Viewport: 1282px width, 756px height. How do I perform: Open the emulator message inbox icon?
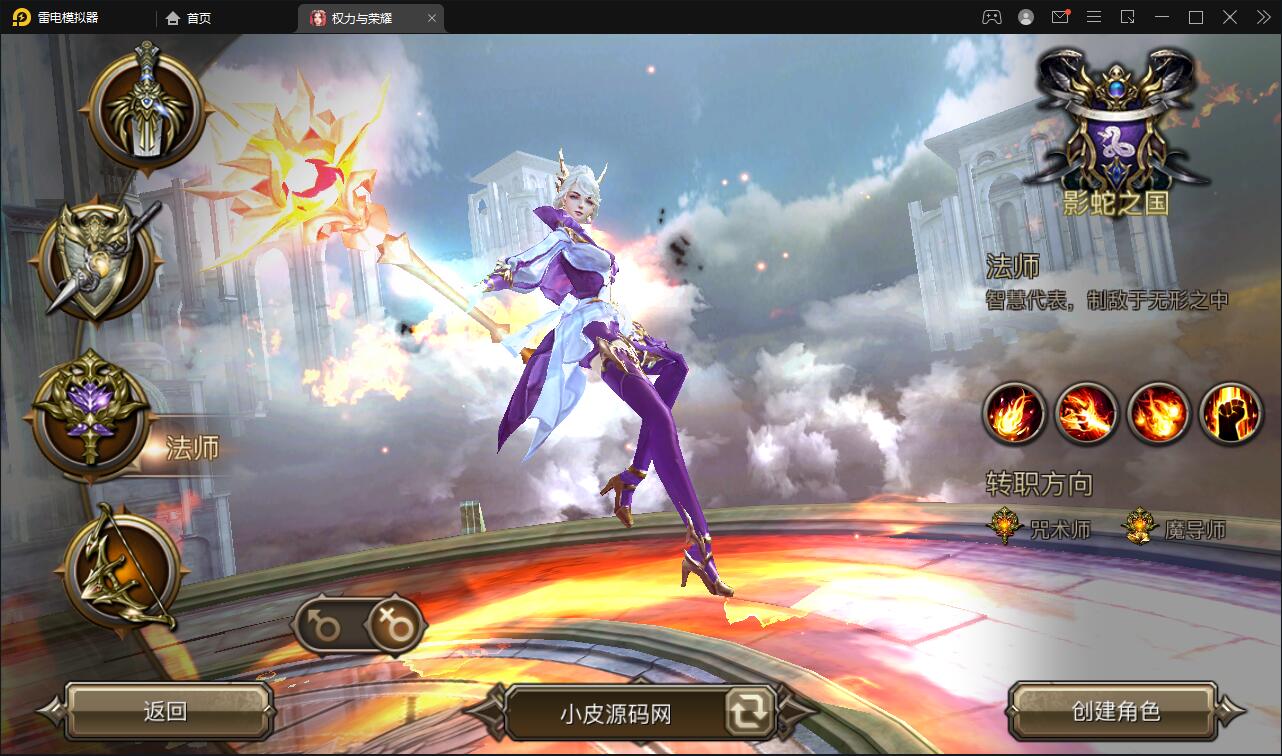[1060, 17]
